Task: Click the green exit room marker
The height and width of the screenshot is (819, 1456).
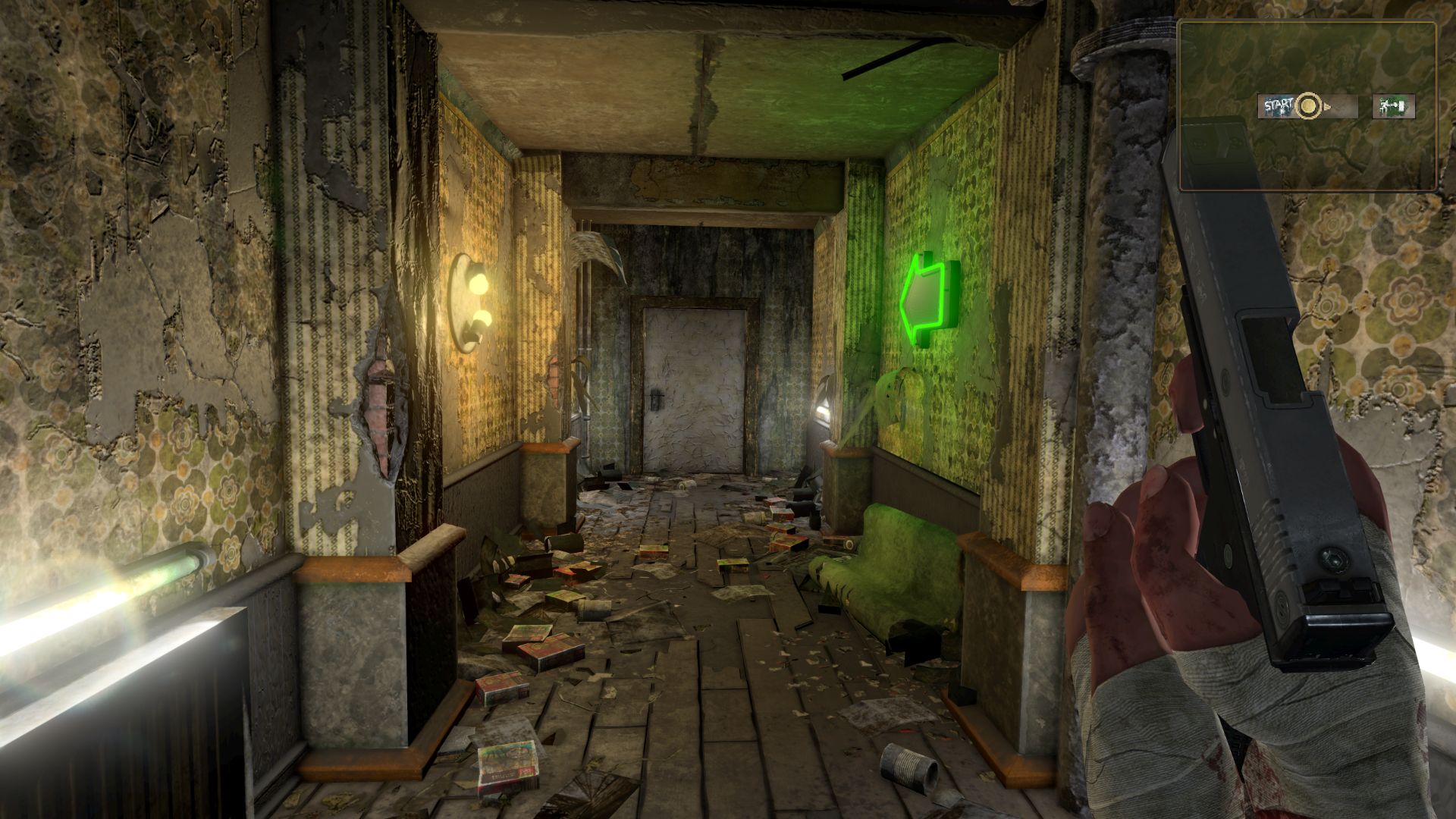Action: [1393, 106]
